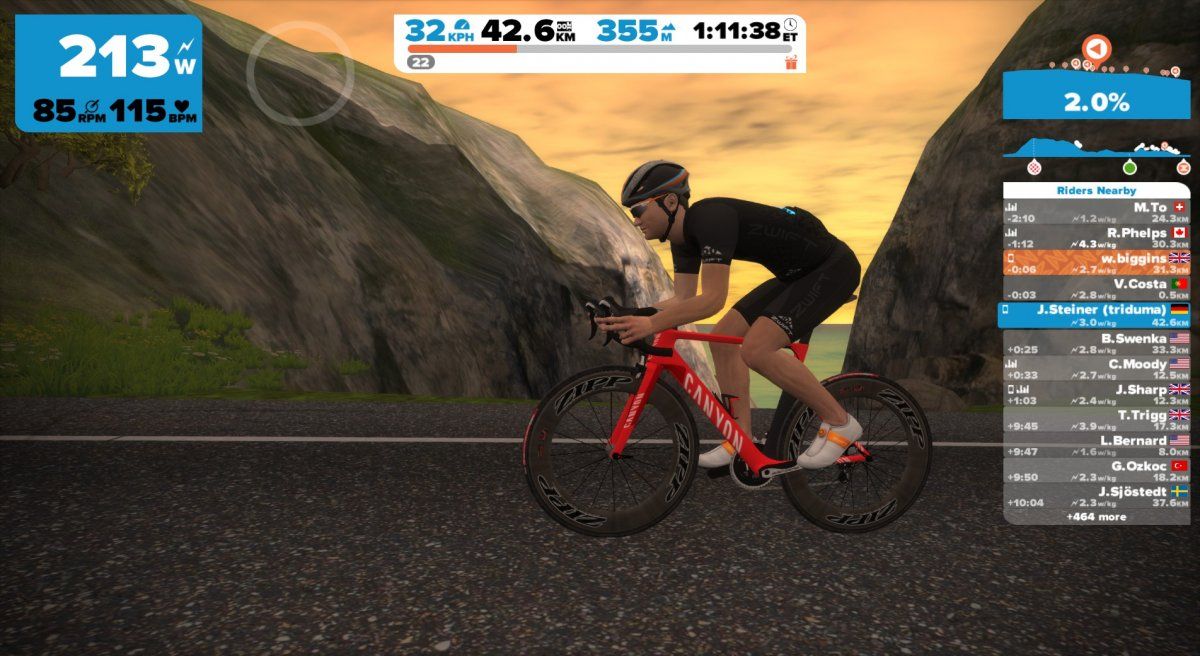Activate the empty power-up ring
1200x656 pixels.
[300, 73]
